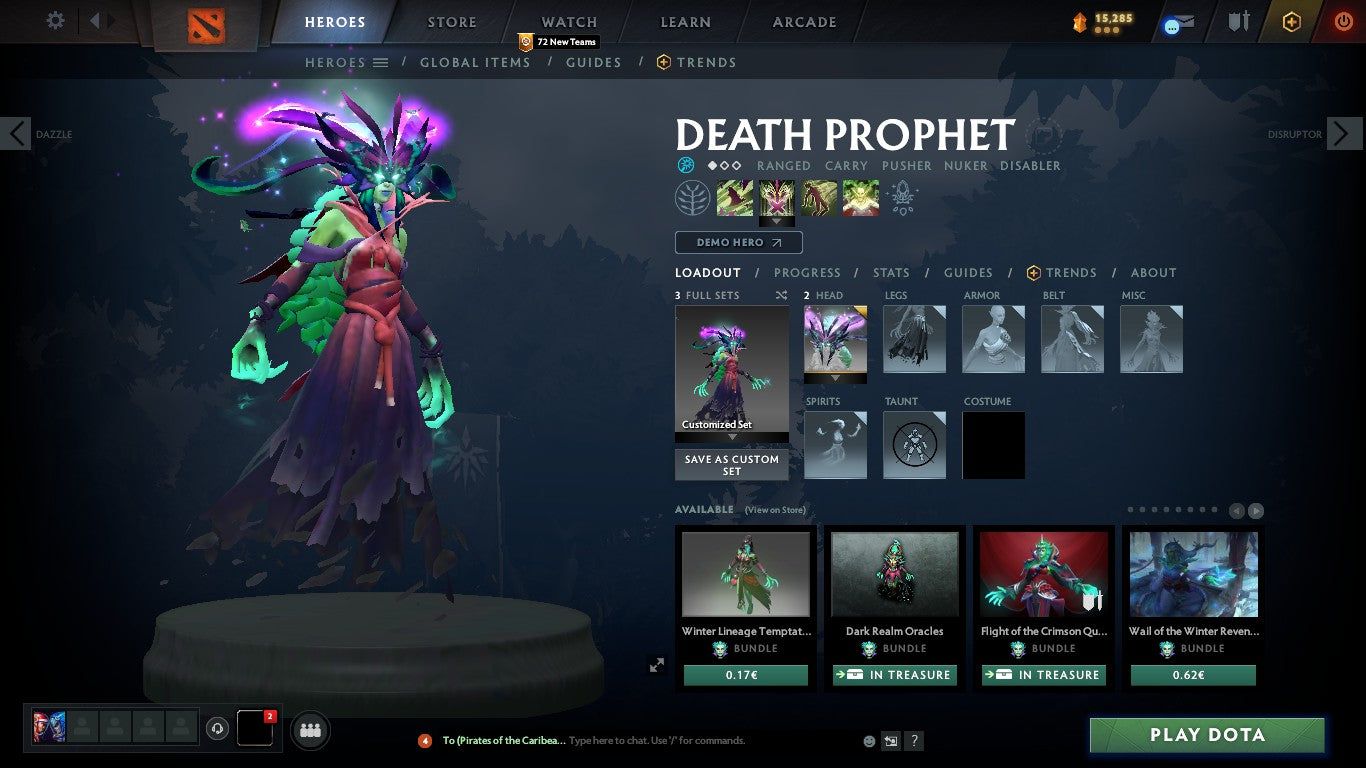Select the Crypt Swarm ability icon
This screenshot has width=1366, height=768.
pyautogui.click(x=735, y=197)
